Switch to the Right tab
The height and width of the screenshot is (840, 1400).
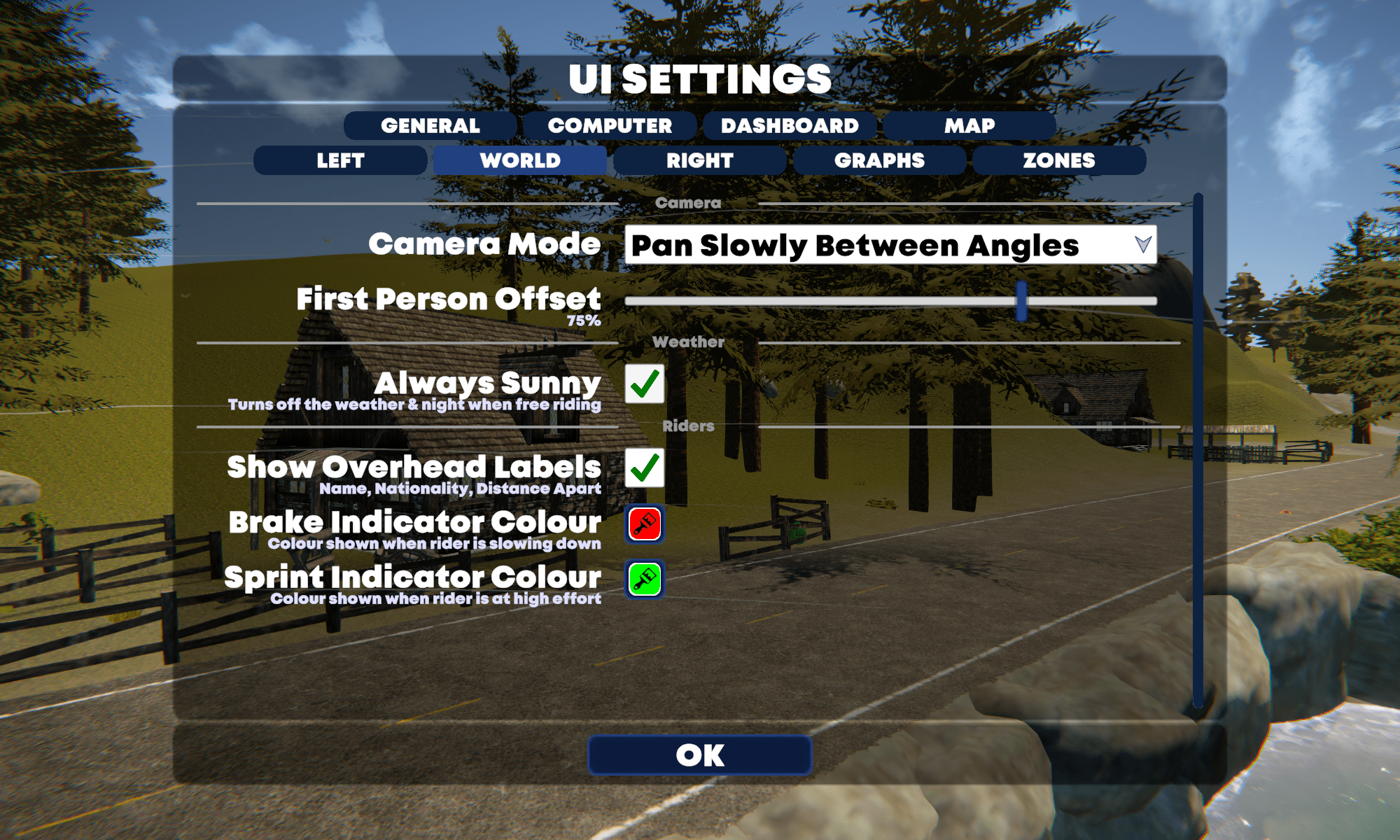click(x=700, y=160)
